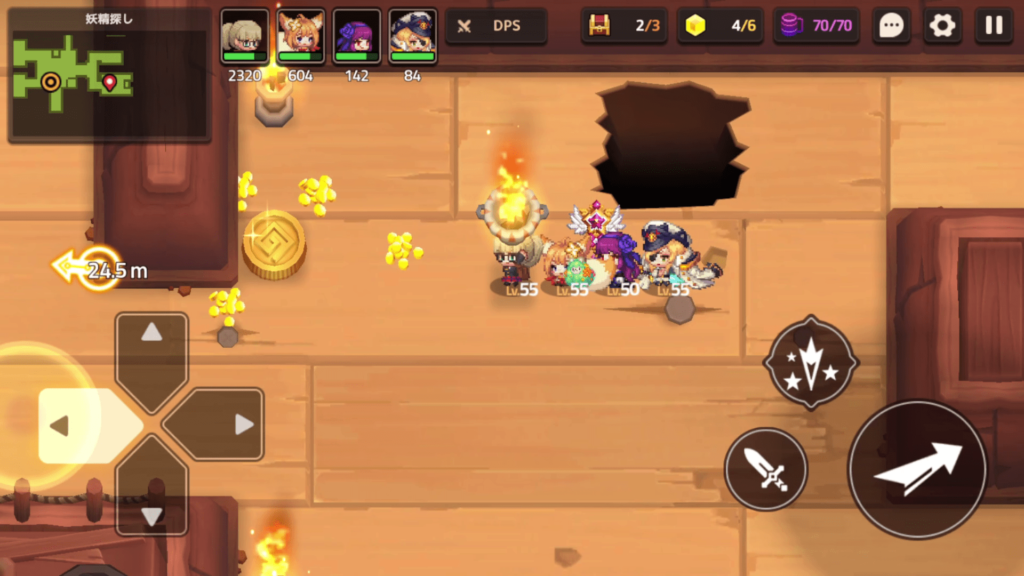Use the sword weapon skill button
The height and width of the screenshot is (576, 1024).
766,469
